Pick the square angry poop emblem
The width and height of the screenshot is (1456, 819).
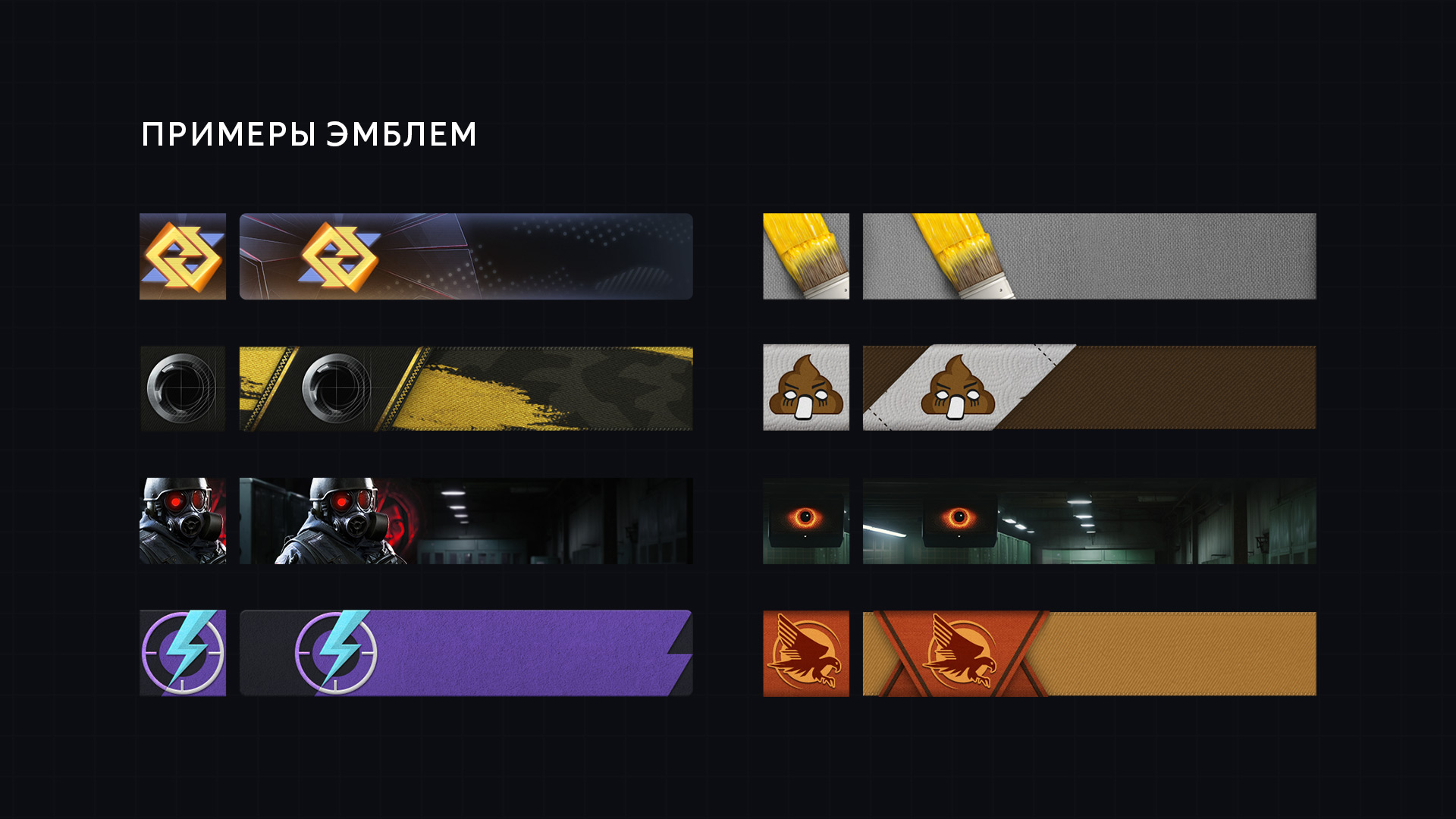tap(806, 388)
